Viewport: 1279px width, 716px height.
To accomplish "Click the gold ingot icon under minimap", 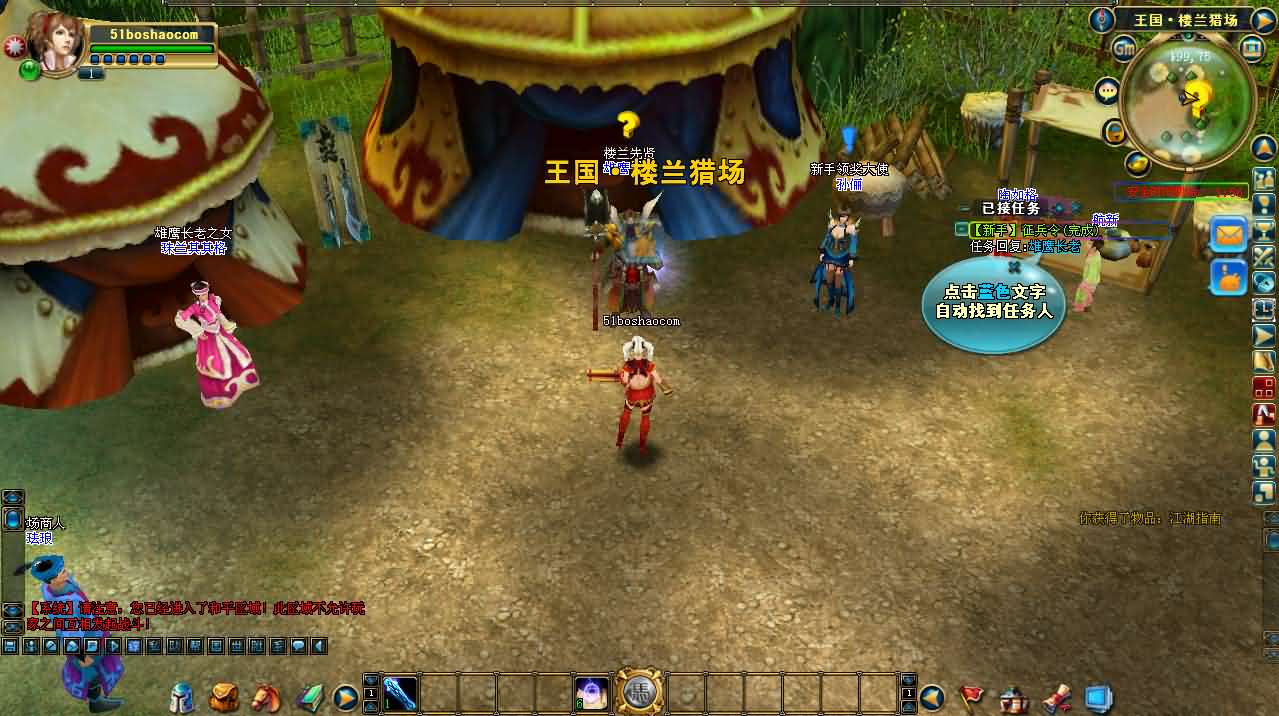I will pyautogui.click(x=1137, y=162).
